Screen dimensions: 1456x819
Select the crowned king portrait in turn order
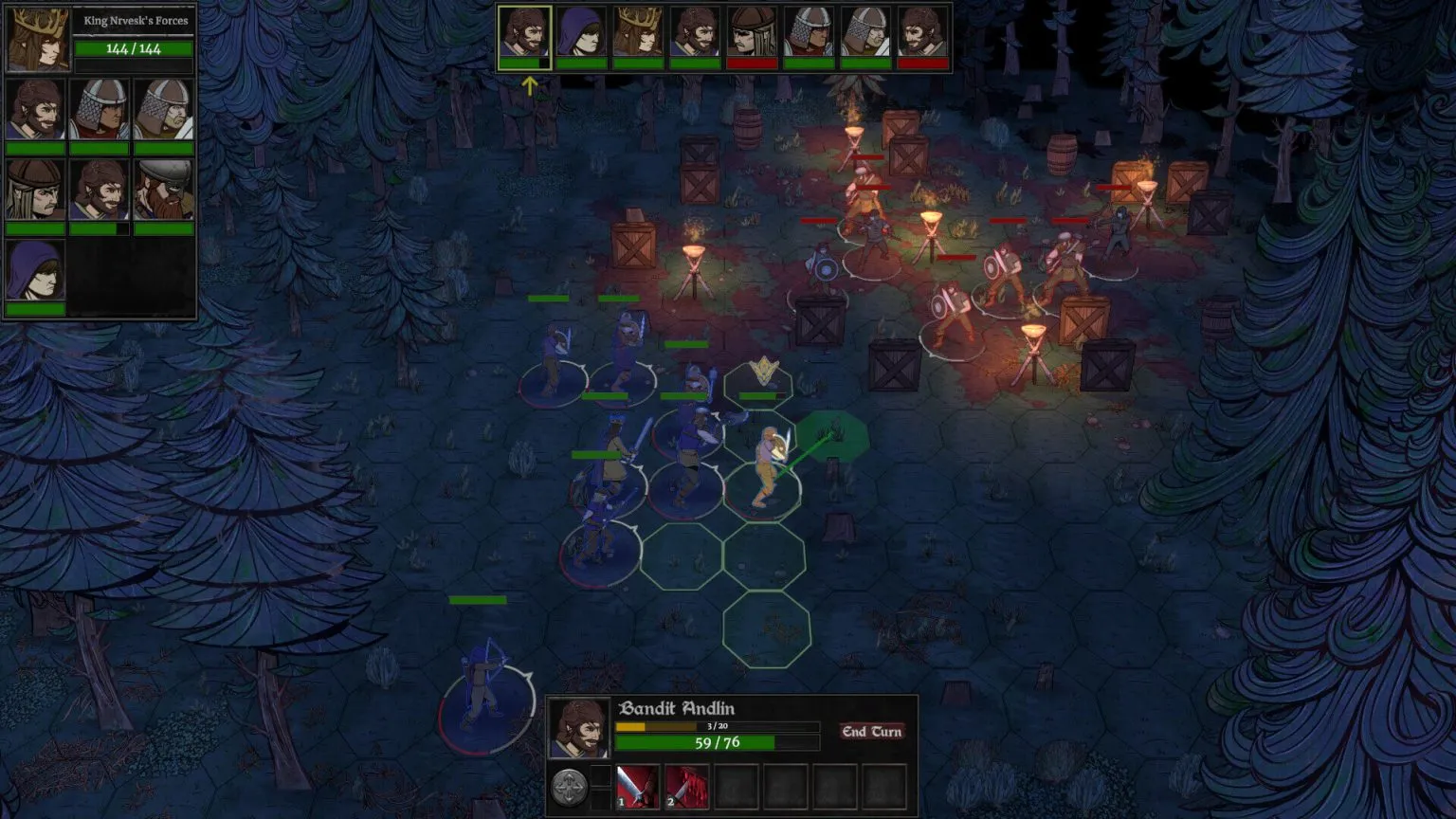click(x=636, y=30)
